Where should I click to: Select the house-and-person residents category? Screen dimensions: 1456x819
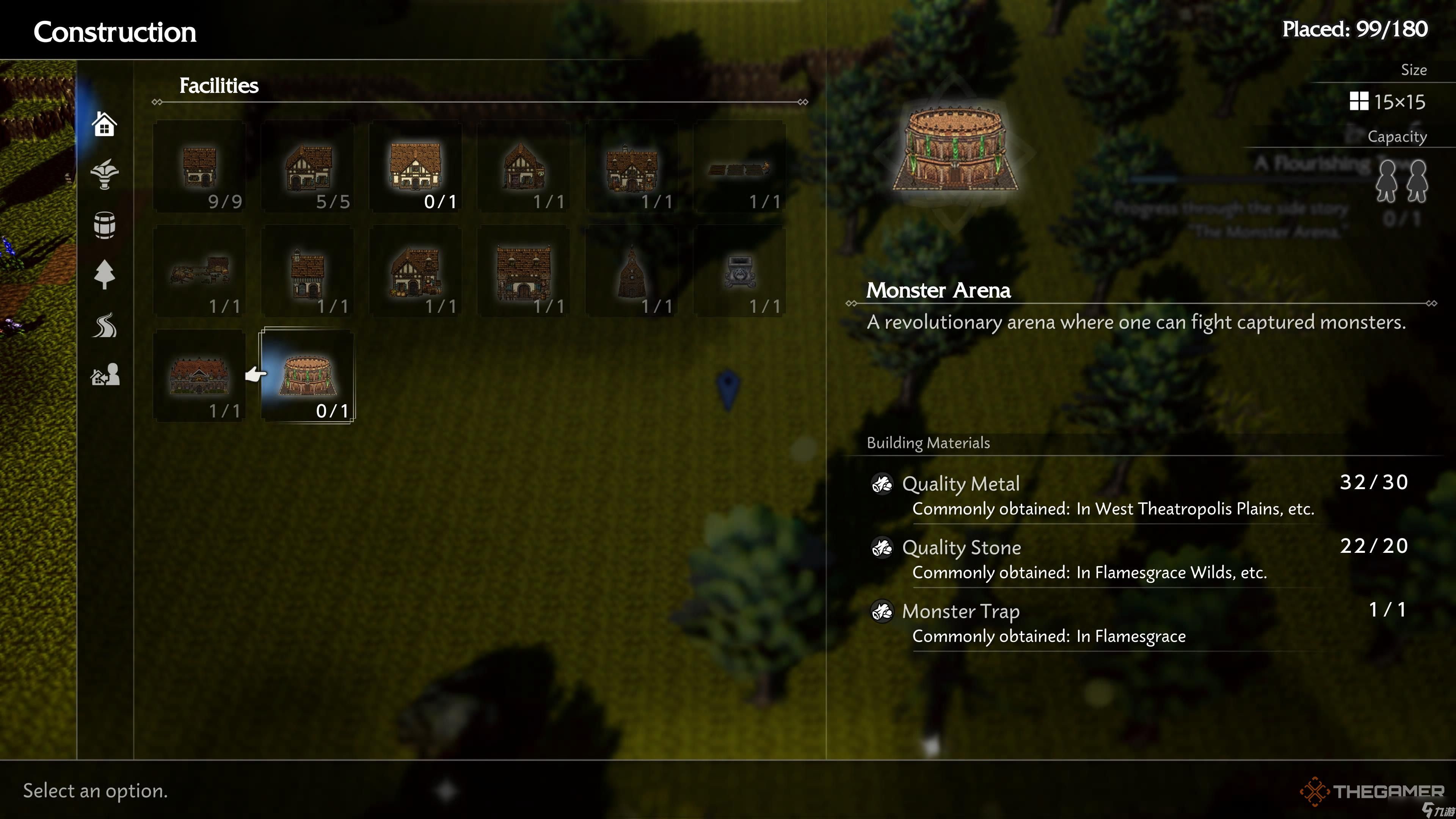click(x=105, y=375)
